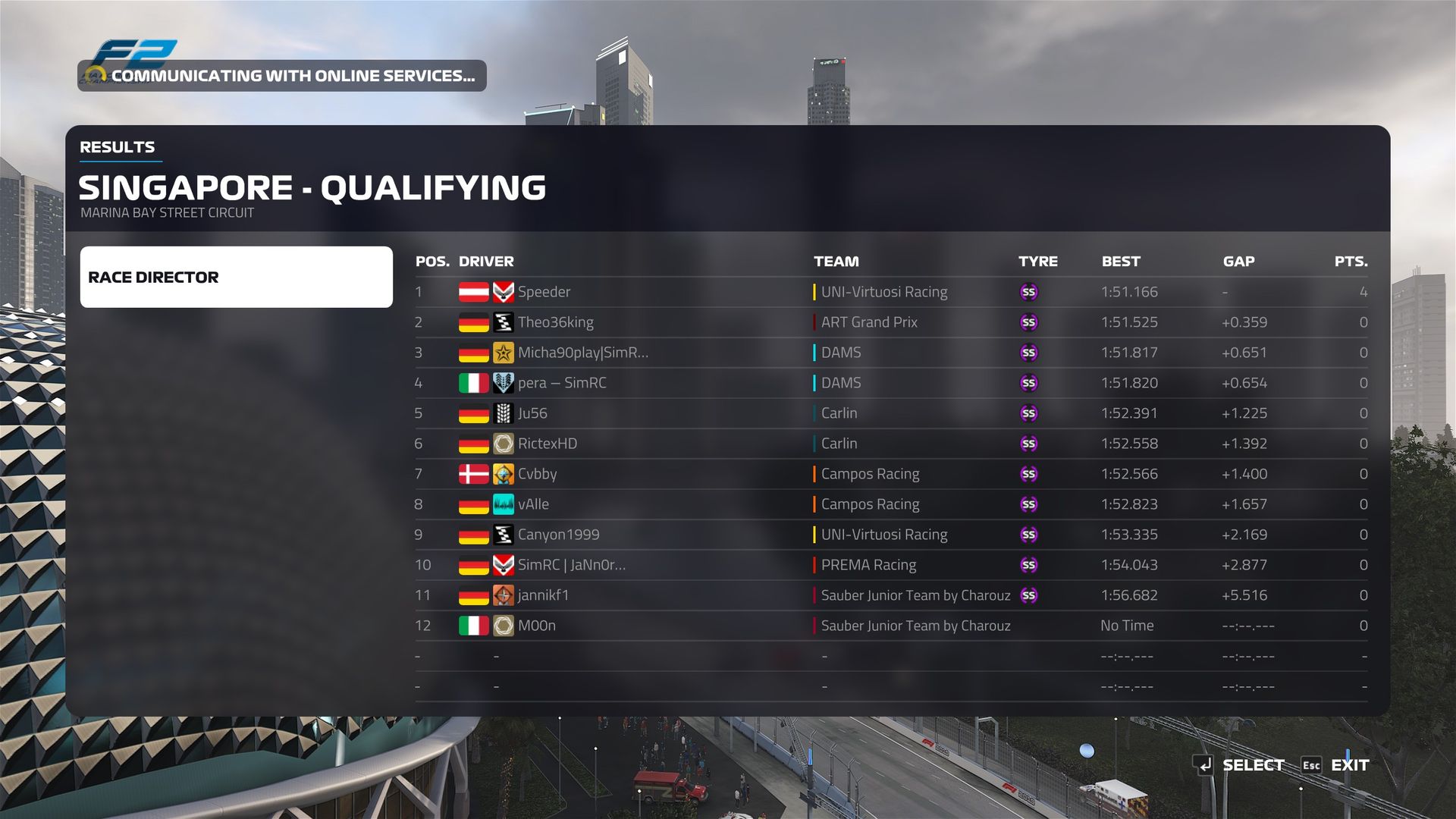Pick Ju56 from the qualifying list
Screen dimensions: 1456x819
pyautogui.click(x=532, y=413)
